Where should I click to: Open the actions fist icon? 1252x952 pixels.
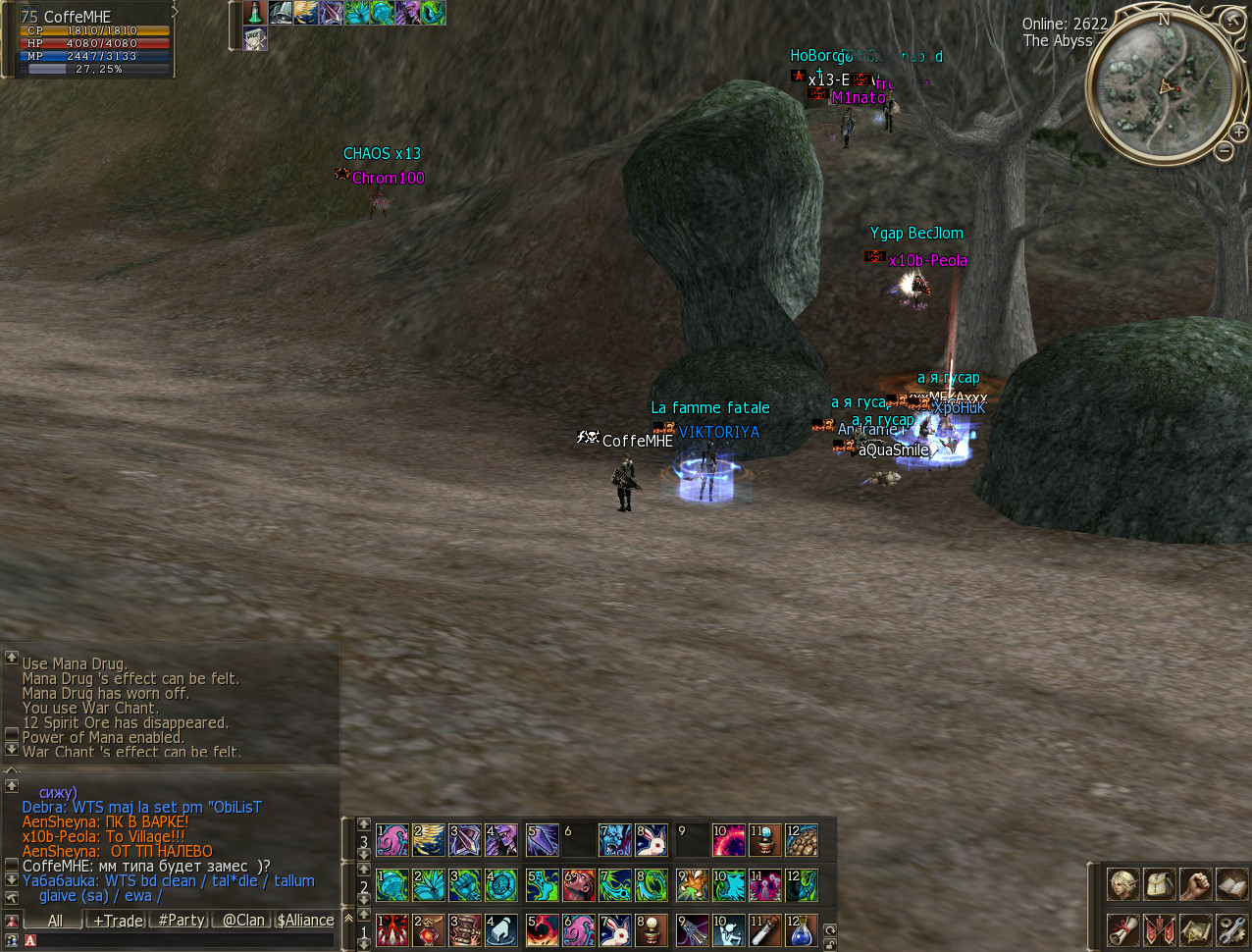click(1195, 884)
